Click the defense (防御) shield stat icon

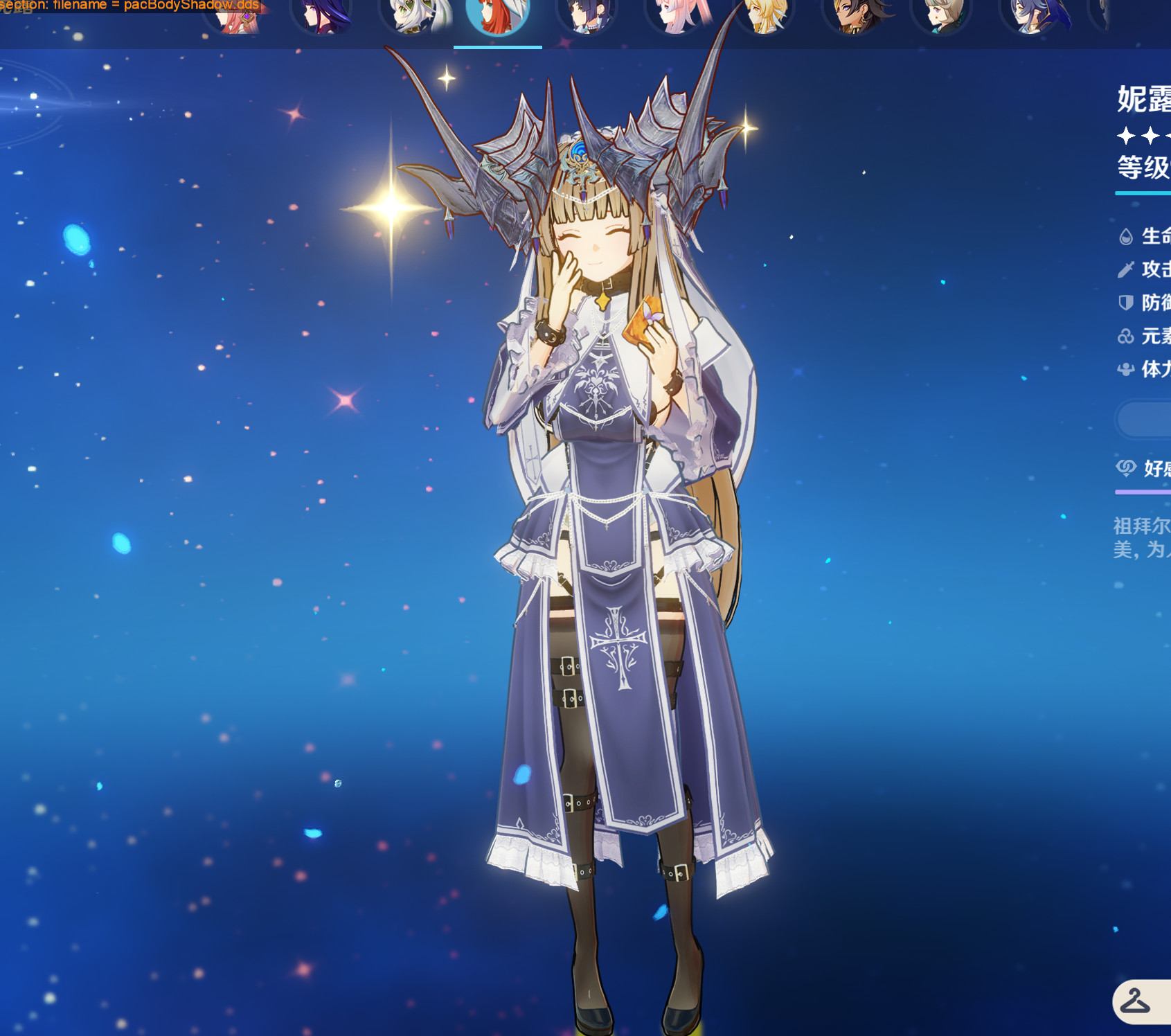(x=1127, y=303)
